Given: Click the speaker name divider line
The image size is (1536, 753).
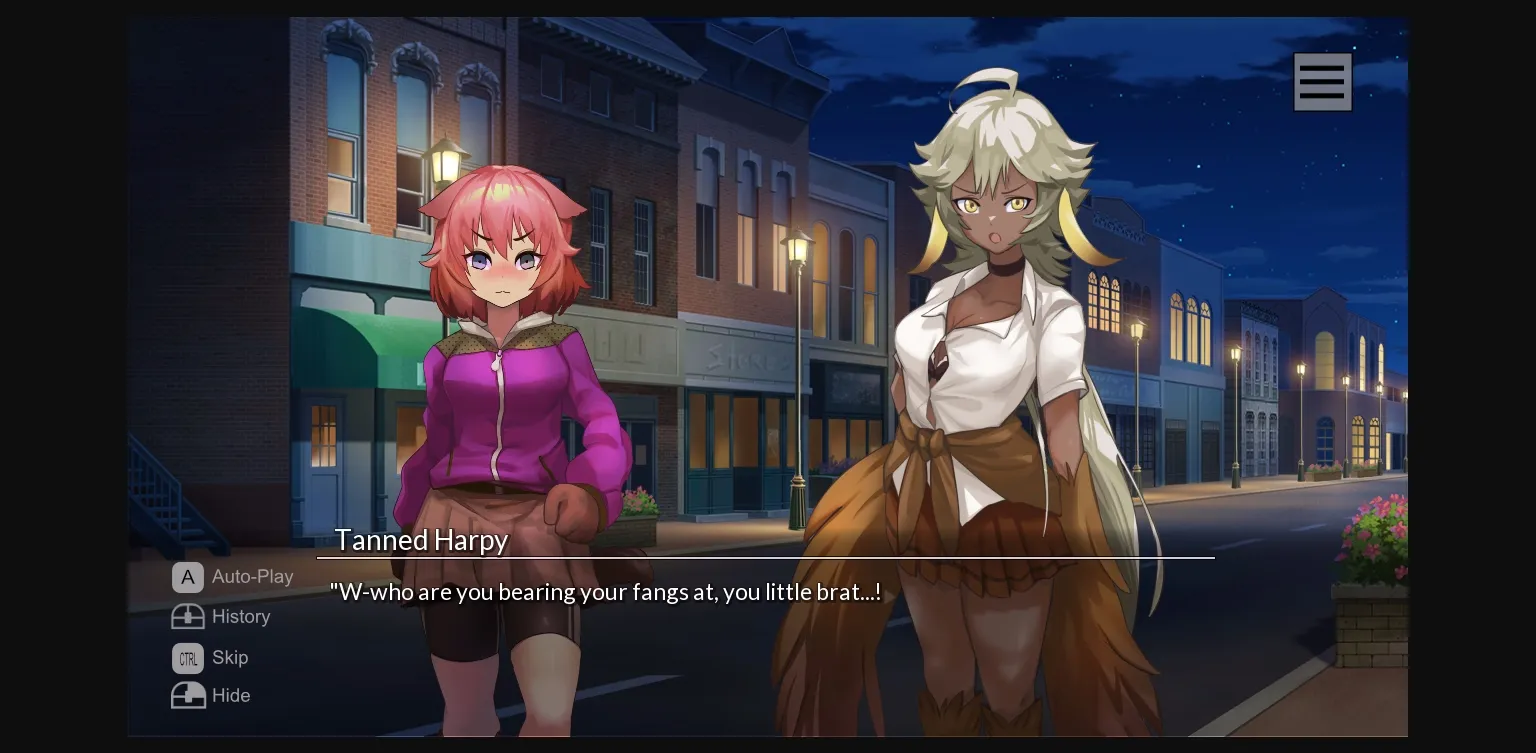Looking at the screenshot, I should click(765, 557).
